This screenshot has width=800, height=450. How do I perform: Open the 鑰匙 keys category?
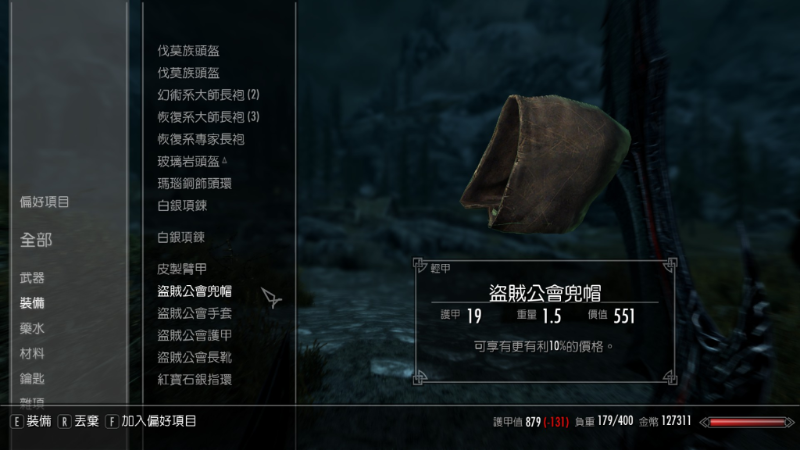(x=32, y=379)
